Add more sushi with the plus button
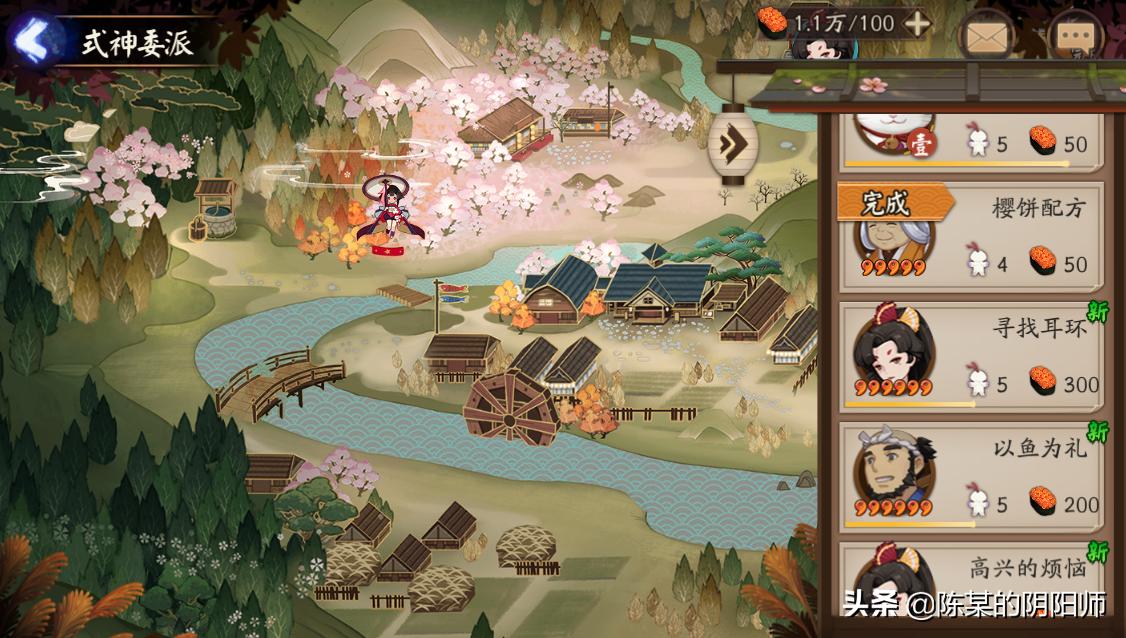 [916, 24]
